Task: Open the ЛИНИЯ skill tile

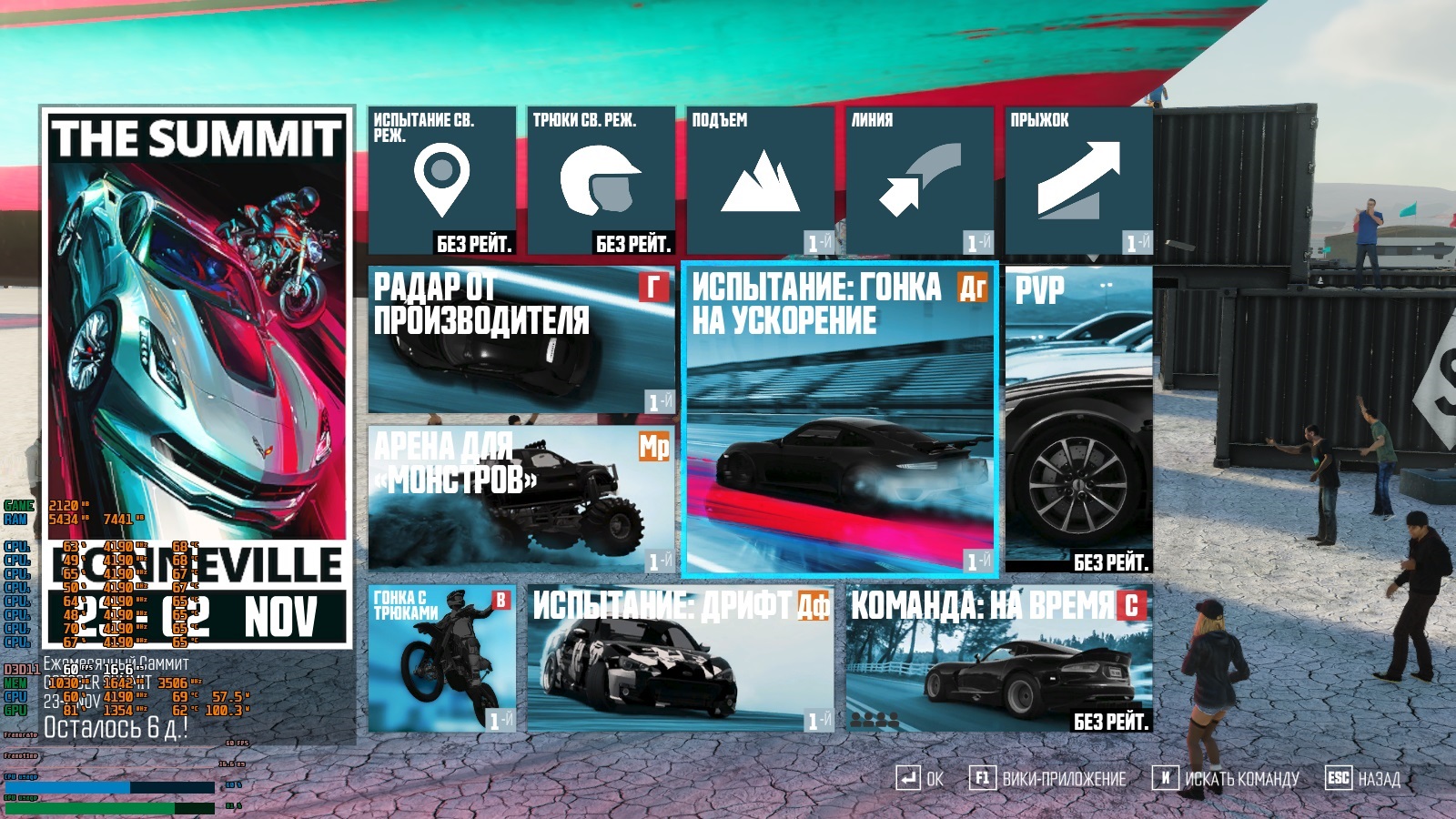Action: [919, 181]
